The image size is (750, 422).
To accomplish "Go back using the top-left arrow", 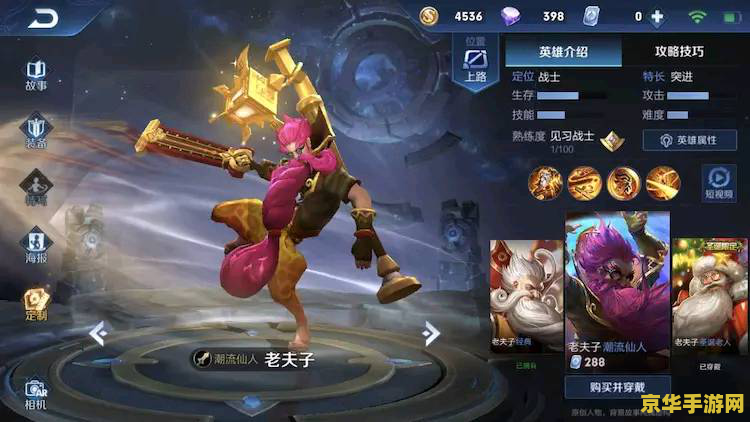I will 43,17.
